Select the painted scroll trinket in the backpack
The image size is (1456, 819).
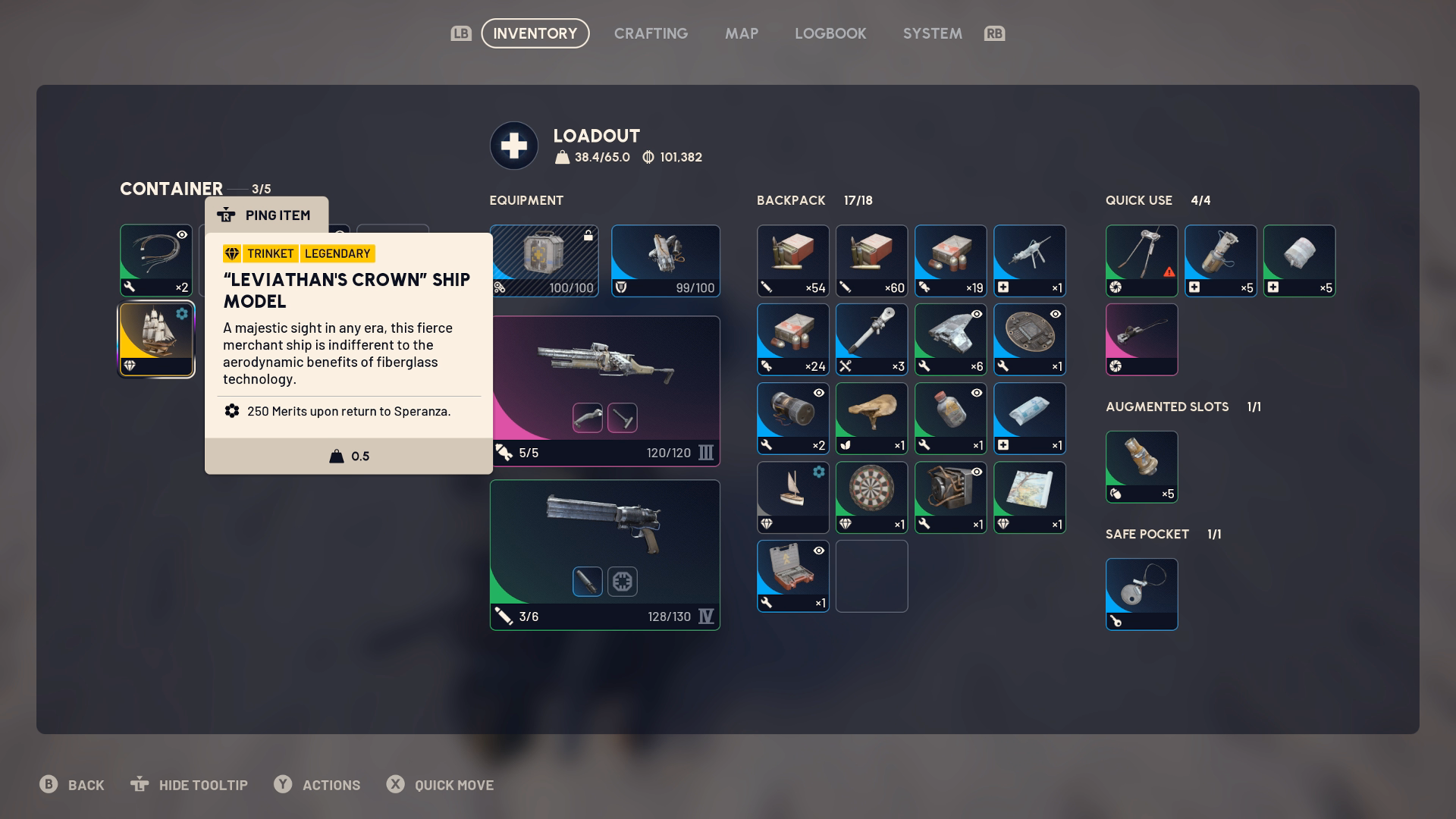click(x=1029, y=497)
